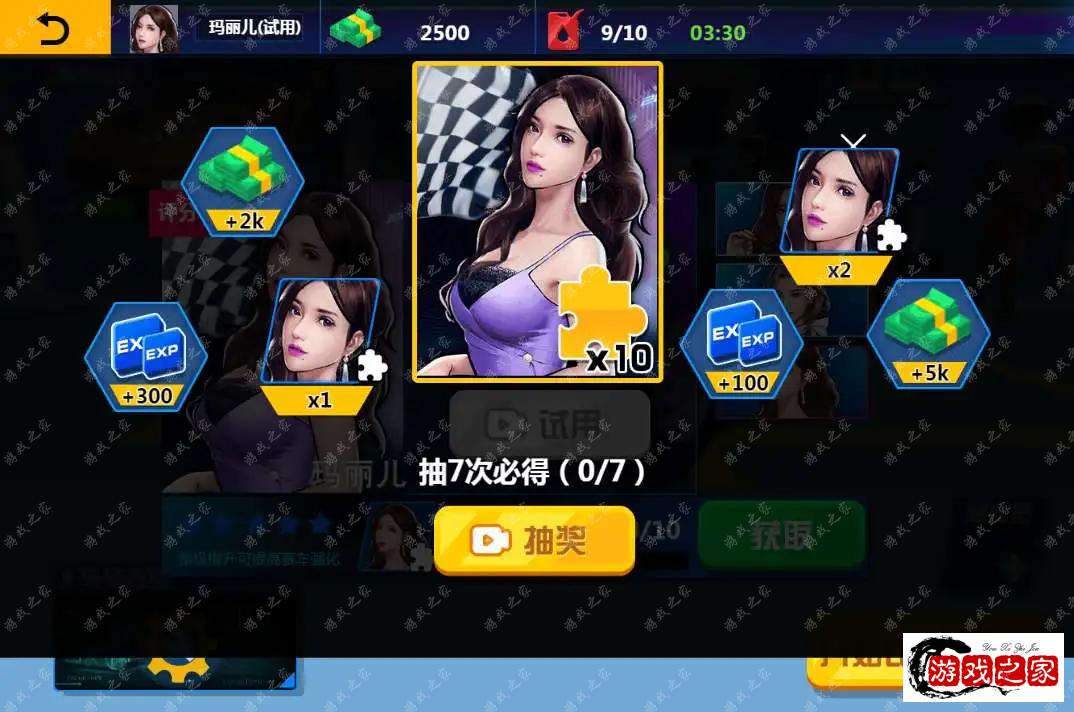Select the +2k cash reward hexagon
The width and height of the screenshot is (1074, 712).
pyautogui.click(x=242, y=182)
